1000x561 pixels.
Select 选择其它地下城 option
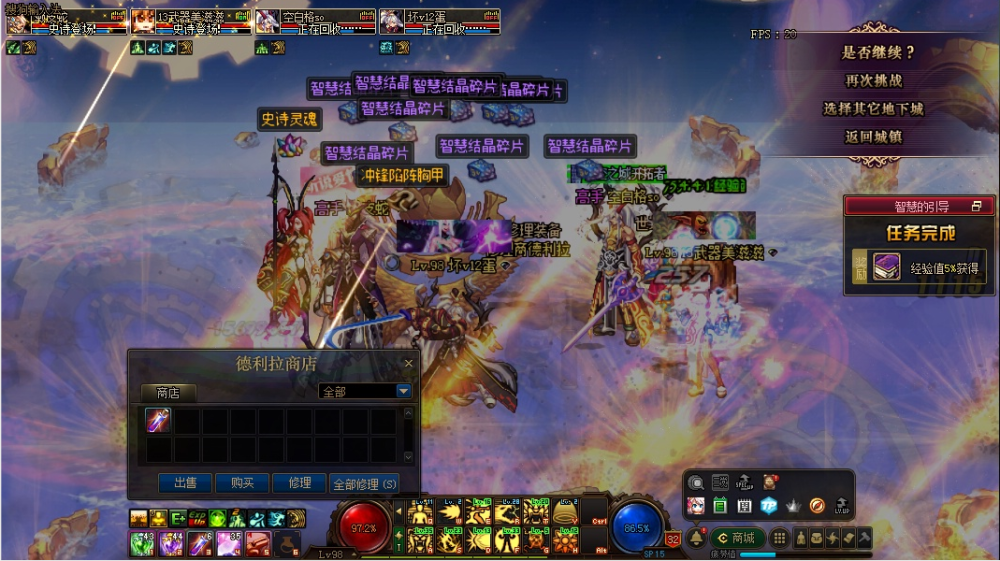pyautogui.click(x=873, y=109)
